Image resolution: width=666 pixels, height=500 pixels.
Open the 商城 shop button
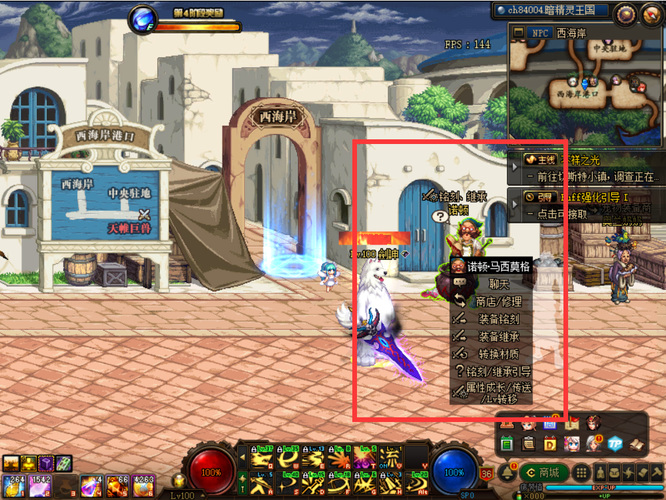pyautogui.click(x=544, y=472)
